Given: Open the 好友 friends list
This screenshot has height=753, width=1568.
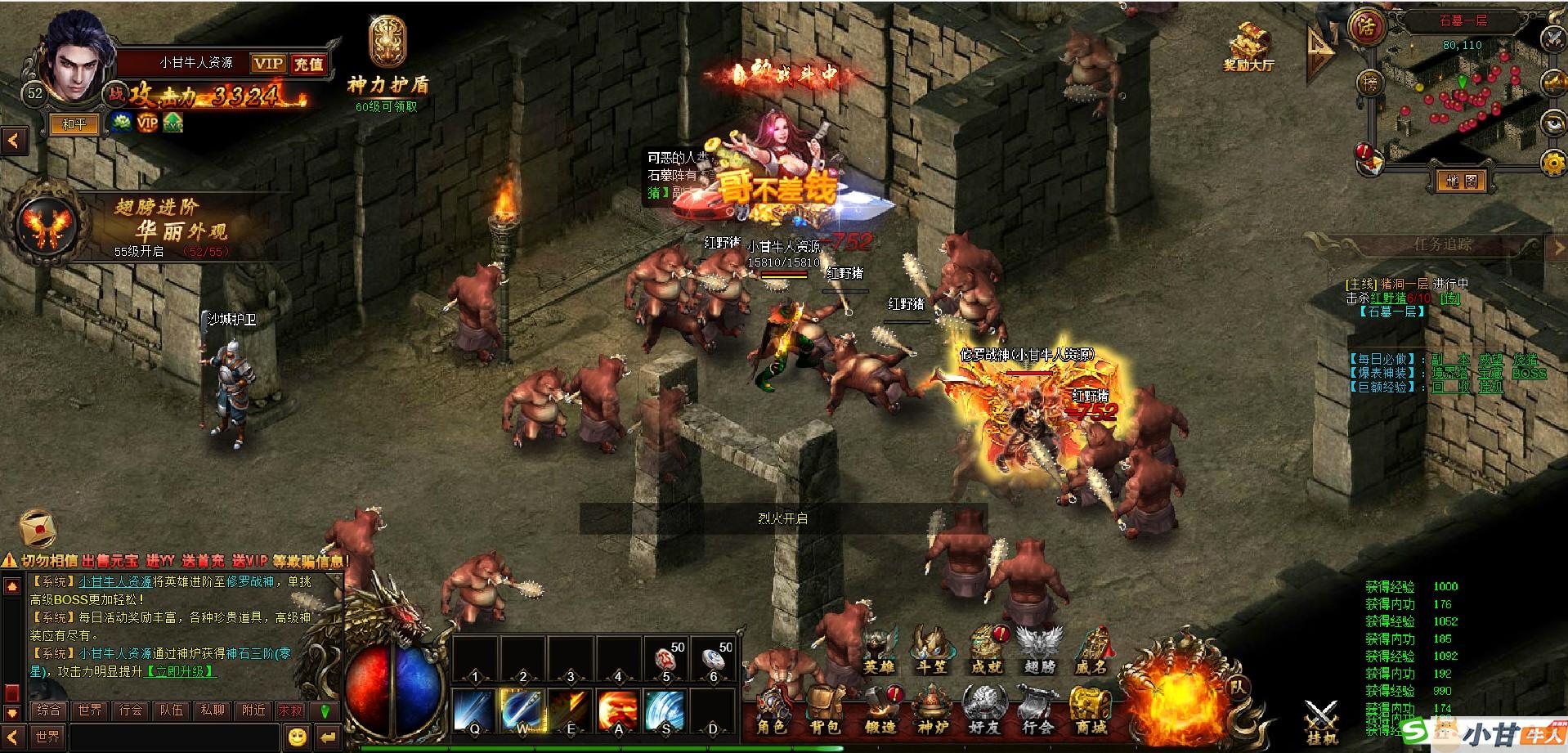Looking at the screenshot, I should click(x=983, y=710).
